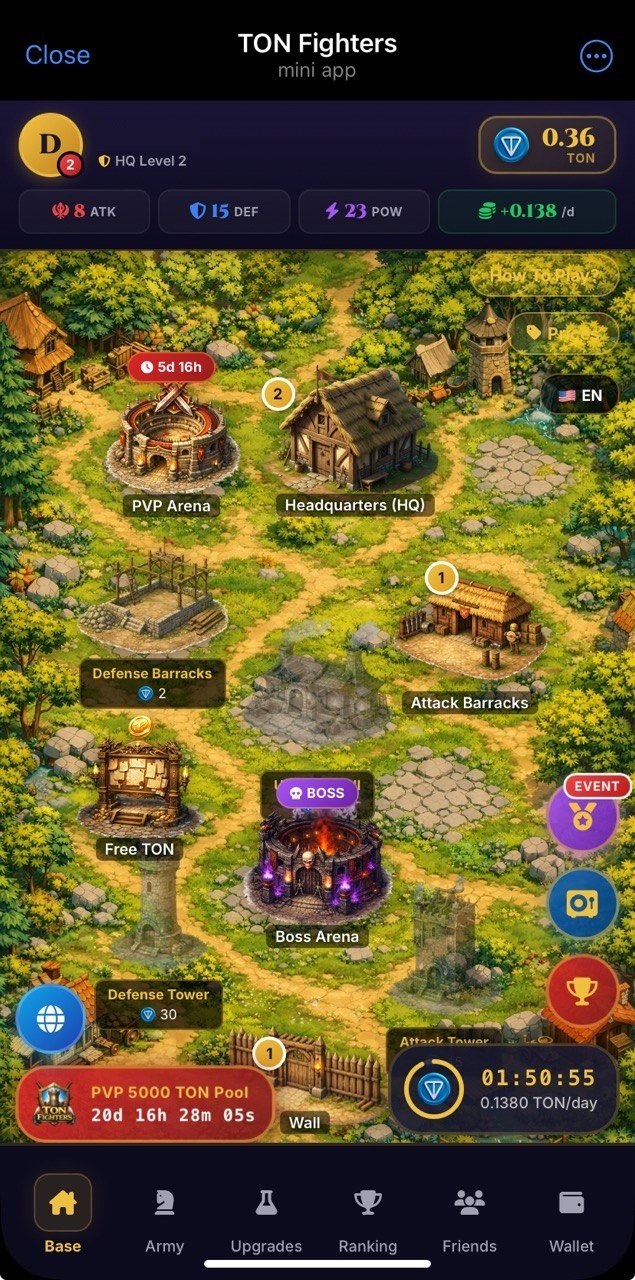Go to the Wallet tab
Viewport: 635px width, 1280px height.
571,1218
